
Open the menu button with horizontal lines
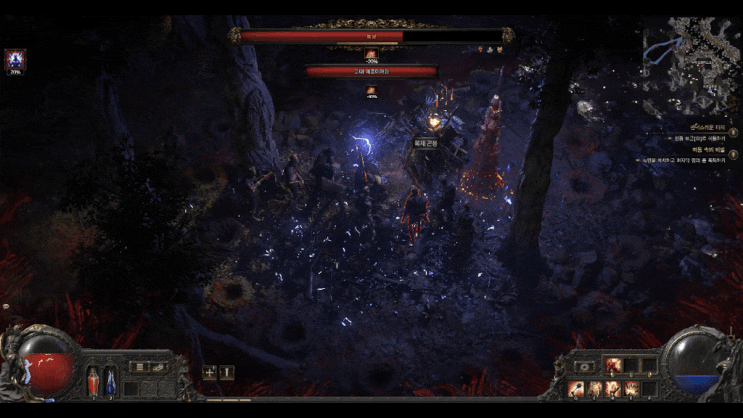(x=139, y=367)
